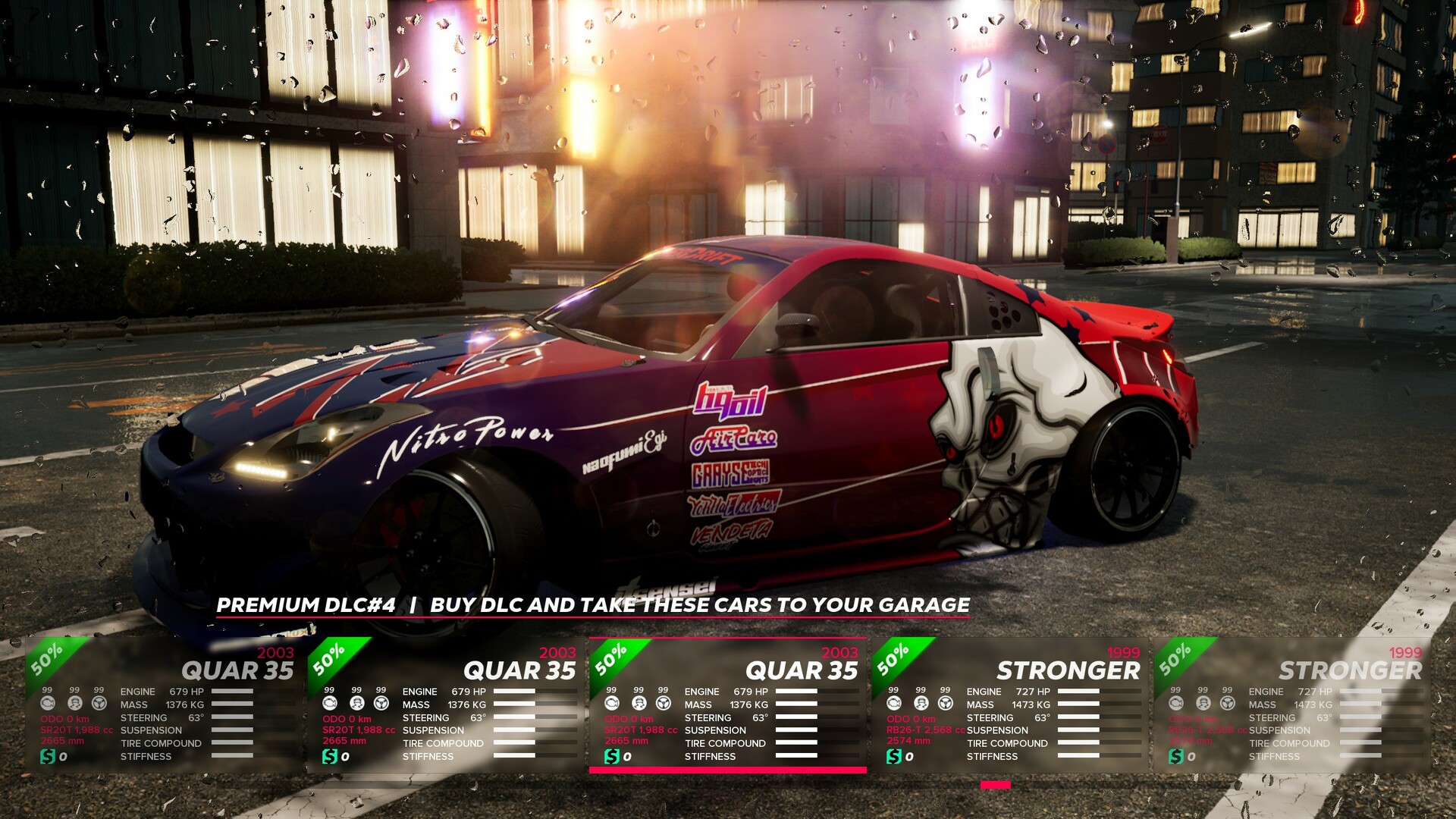Click the SUSPENSION stat bar on the first STRONGER card
This screenshot has height=819, width=1456.
coord(1077,730)
